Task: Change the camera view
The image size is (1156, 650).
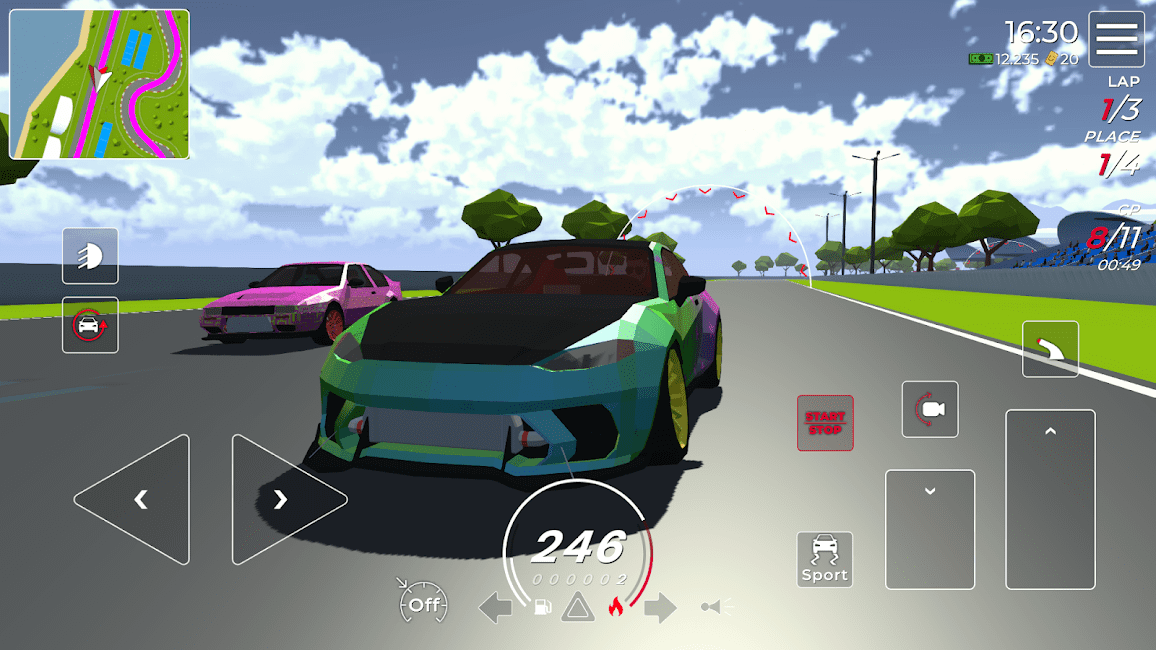Action: [930, 409]
